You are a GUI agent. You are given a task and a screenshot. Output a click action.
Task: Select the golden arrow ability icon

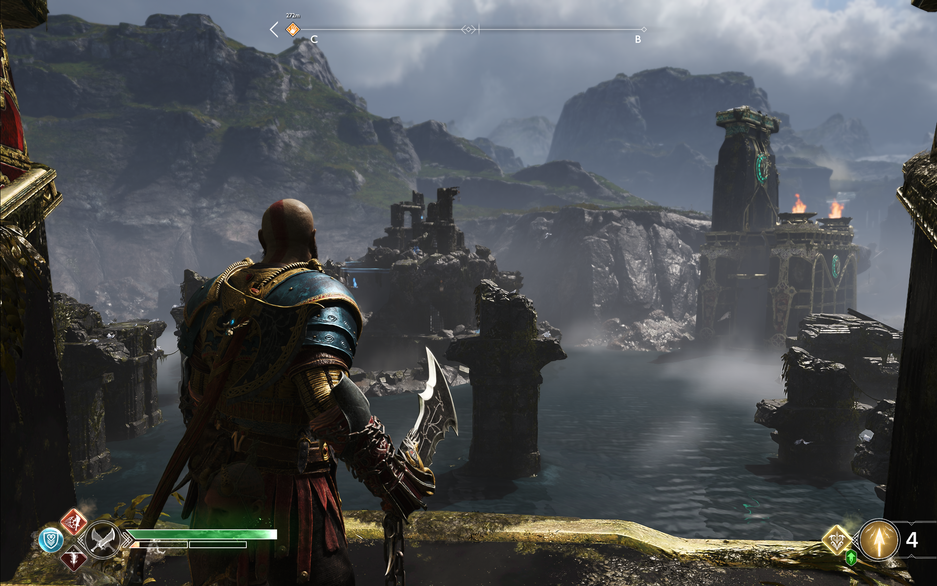(879, 540)
